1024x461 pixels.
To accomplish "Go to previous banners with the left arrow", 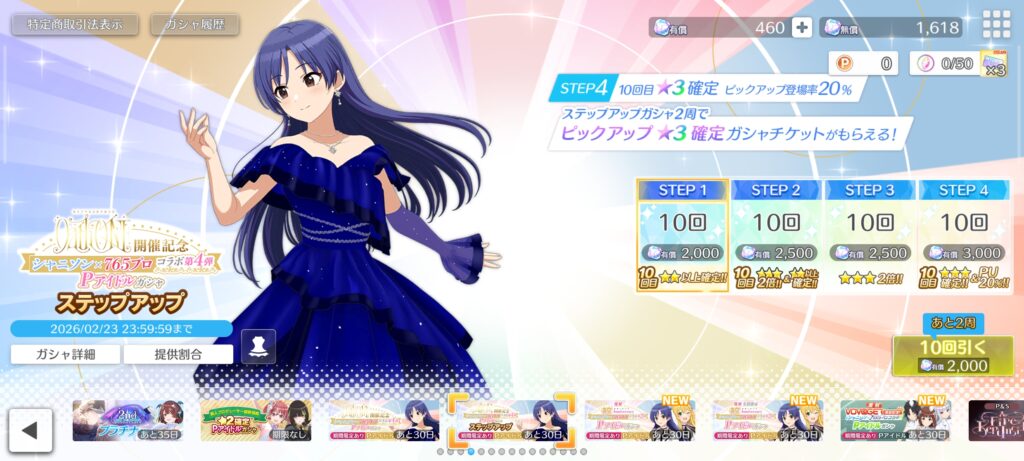I will click(x=30, y=430).
